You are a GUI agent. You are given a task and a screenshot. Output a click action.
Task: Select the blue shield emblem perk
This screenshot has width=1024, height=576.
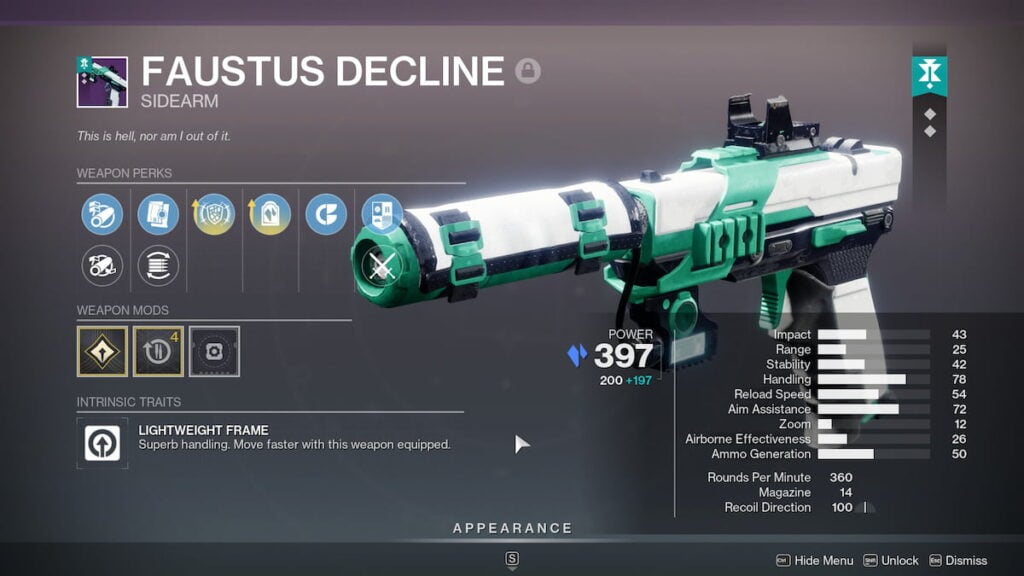click(x=382, y=214)
